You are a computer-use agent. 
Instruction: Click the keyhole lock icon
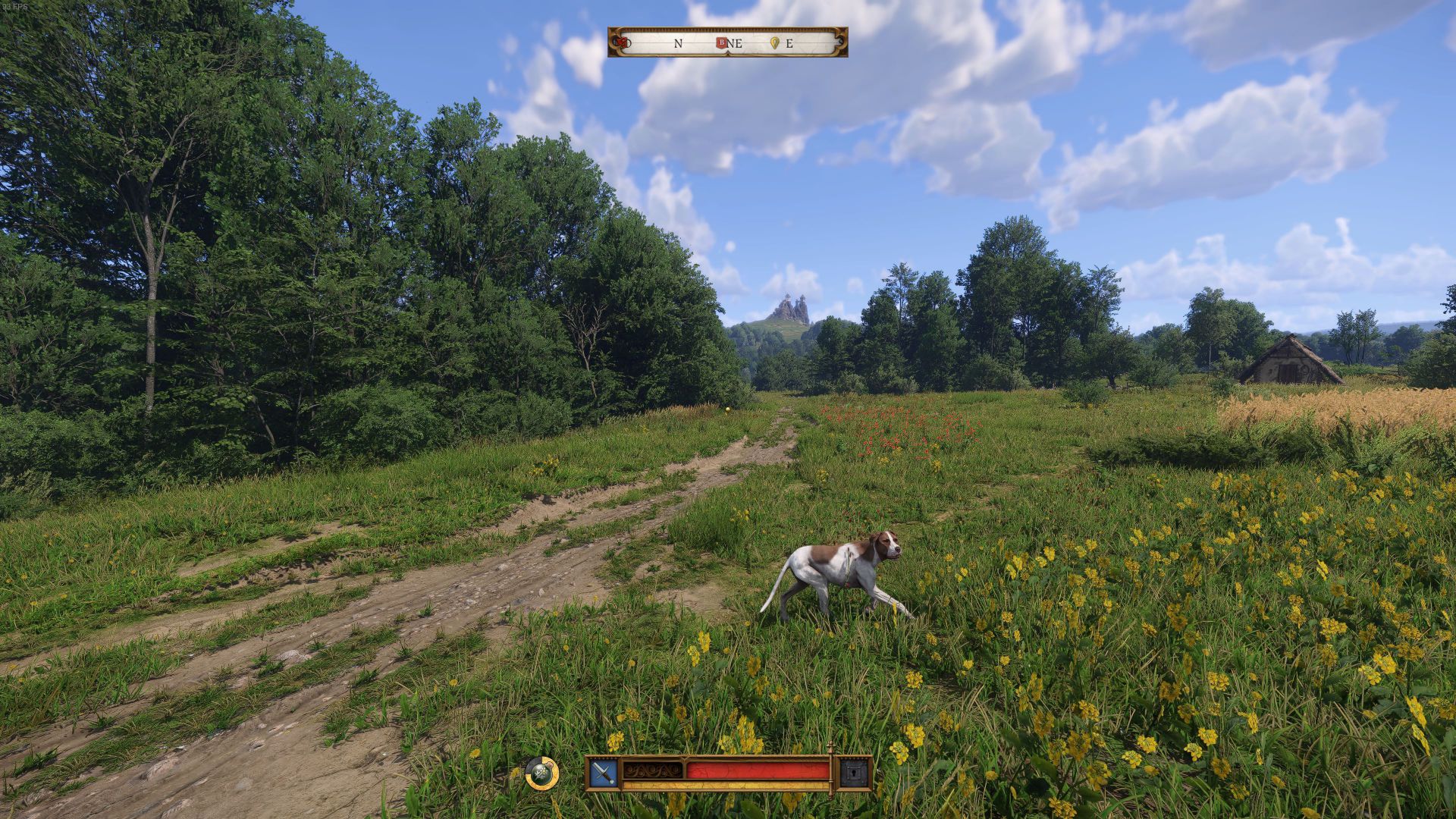[852, 773]
